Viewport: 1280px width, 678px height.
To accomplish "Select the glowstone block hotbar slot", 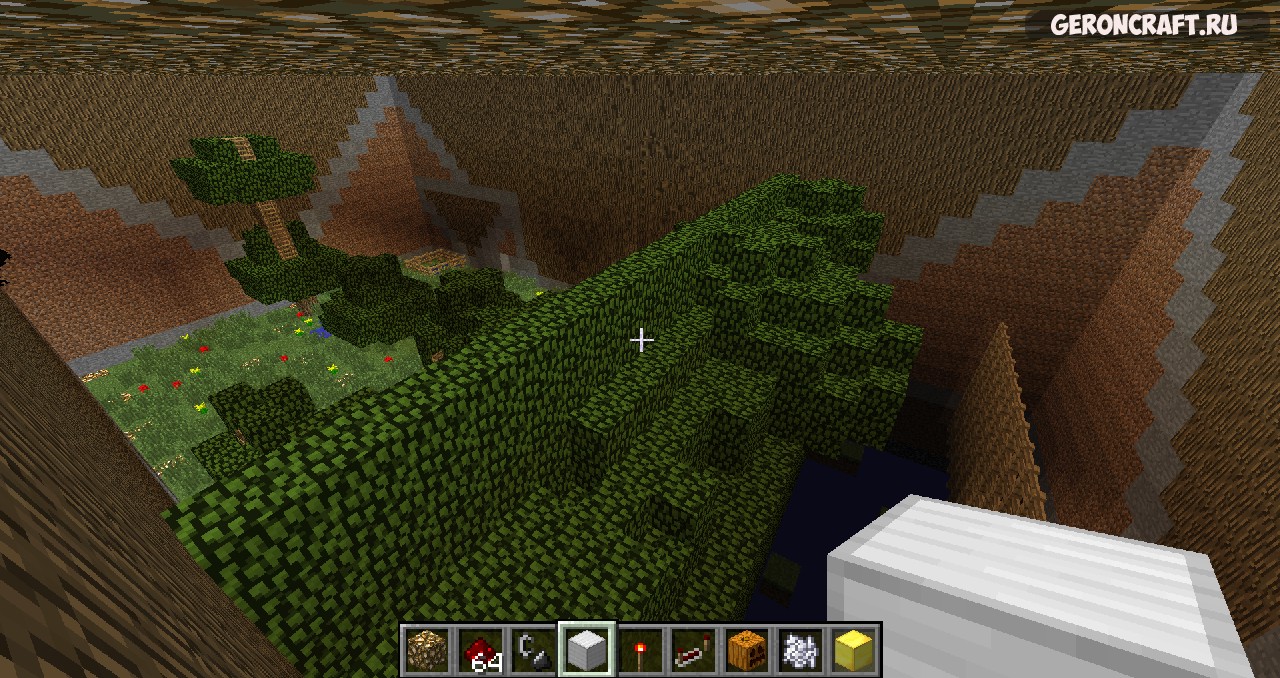I will click(427, 650).
